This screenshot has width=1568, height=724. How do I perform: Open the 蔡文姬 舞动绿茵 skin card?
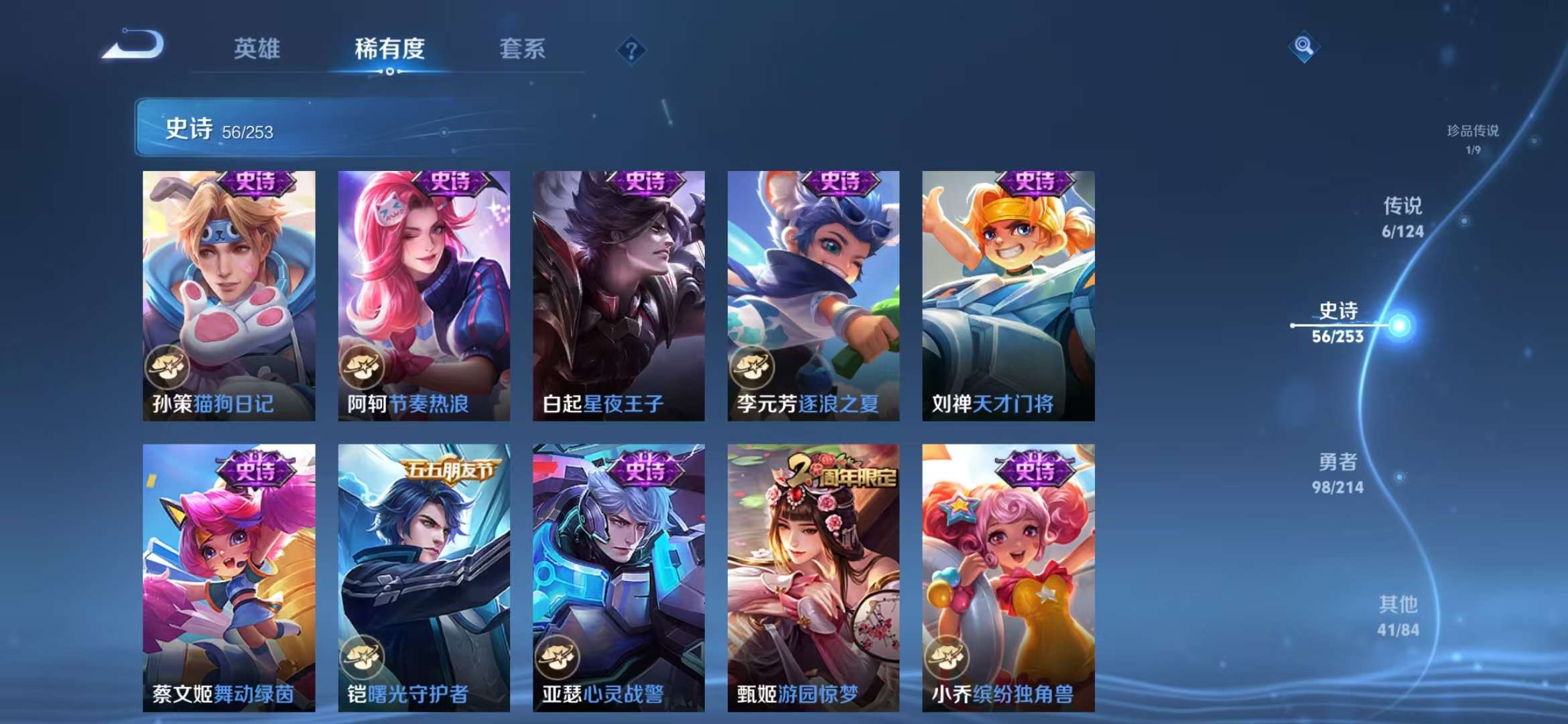[x=228, y=577]
